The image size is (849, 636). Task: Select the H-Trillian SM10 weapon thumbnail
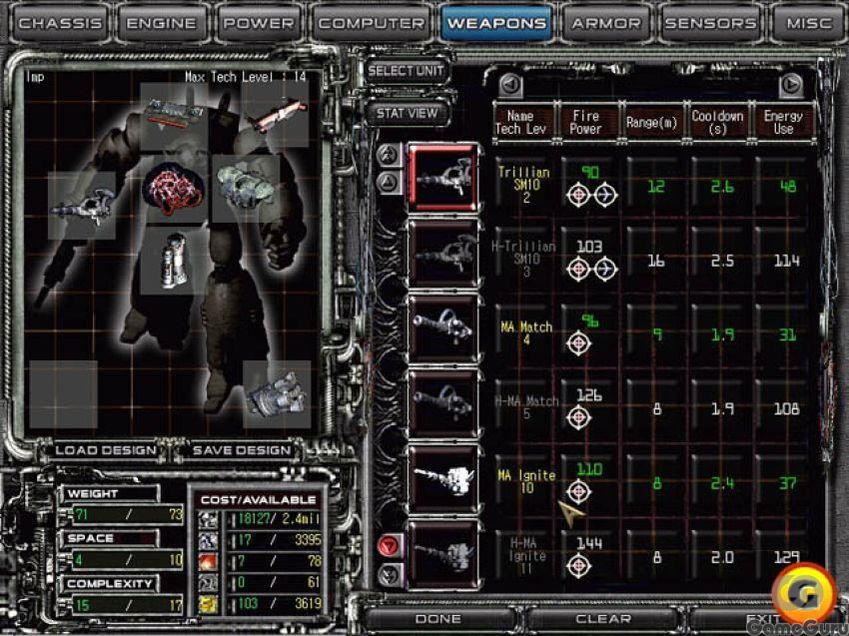[444, 253]
